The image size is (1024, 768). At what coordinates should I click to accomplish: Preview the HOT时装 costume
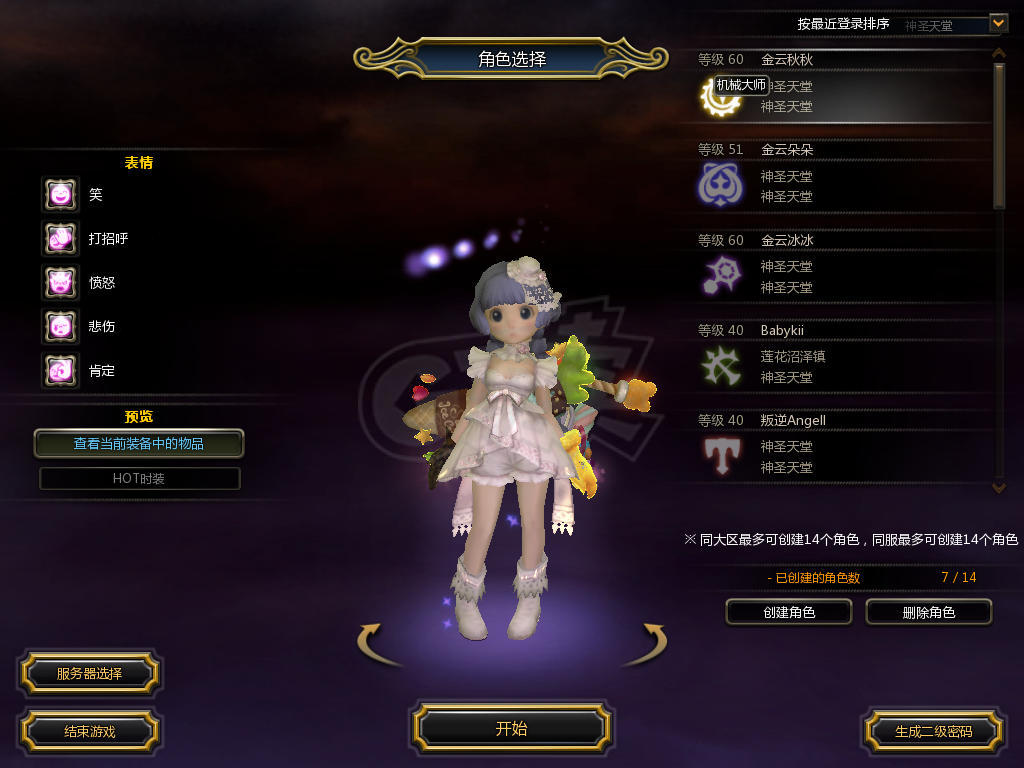139,479
